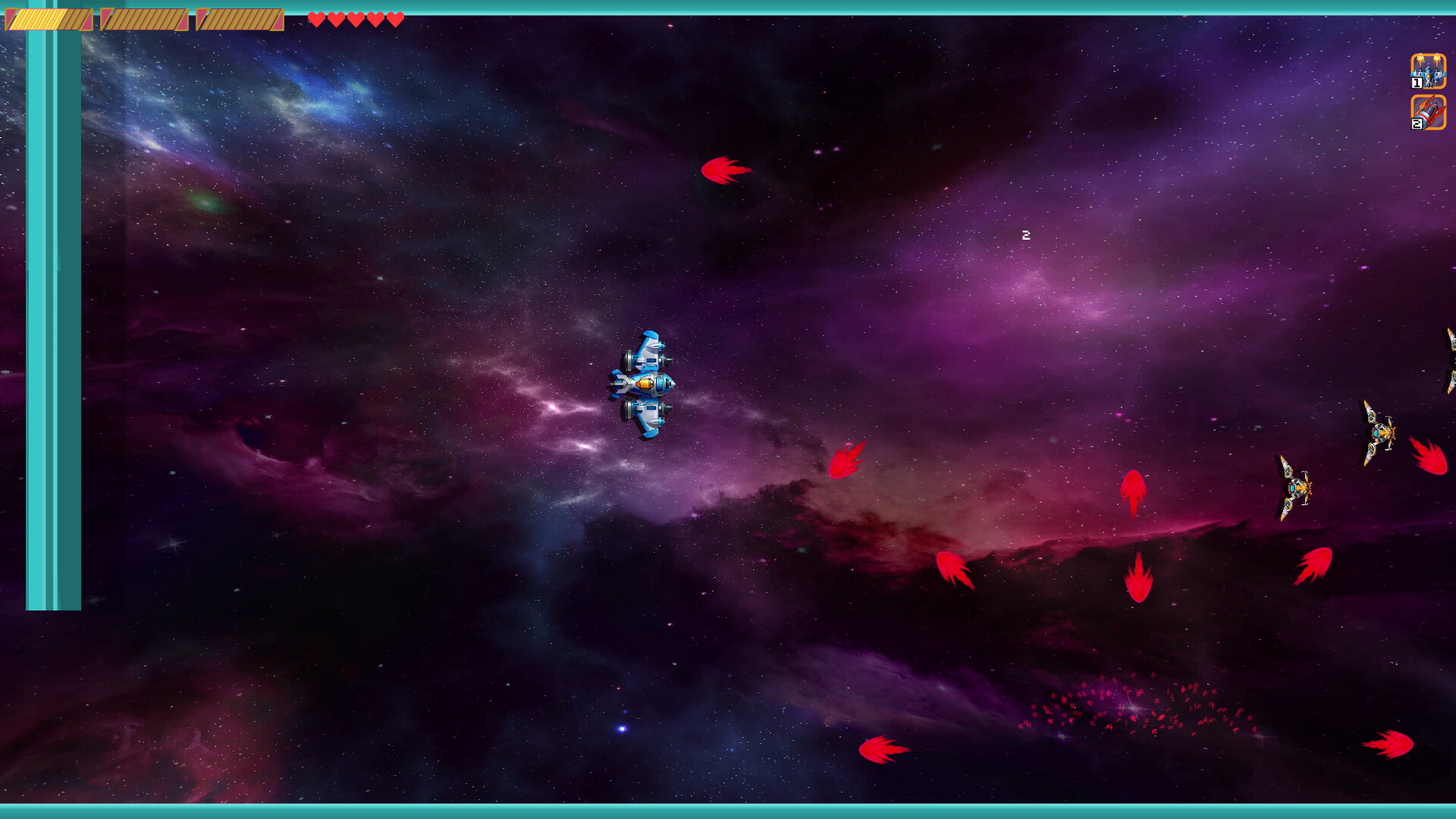This screenshot has width=1456, height=819.
Task: Click the red projectile below the player ship
Action: point(847,460)
